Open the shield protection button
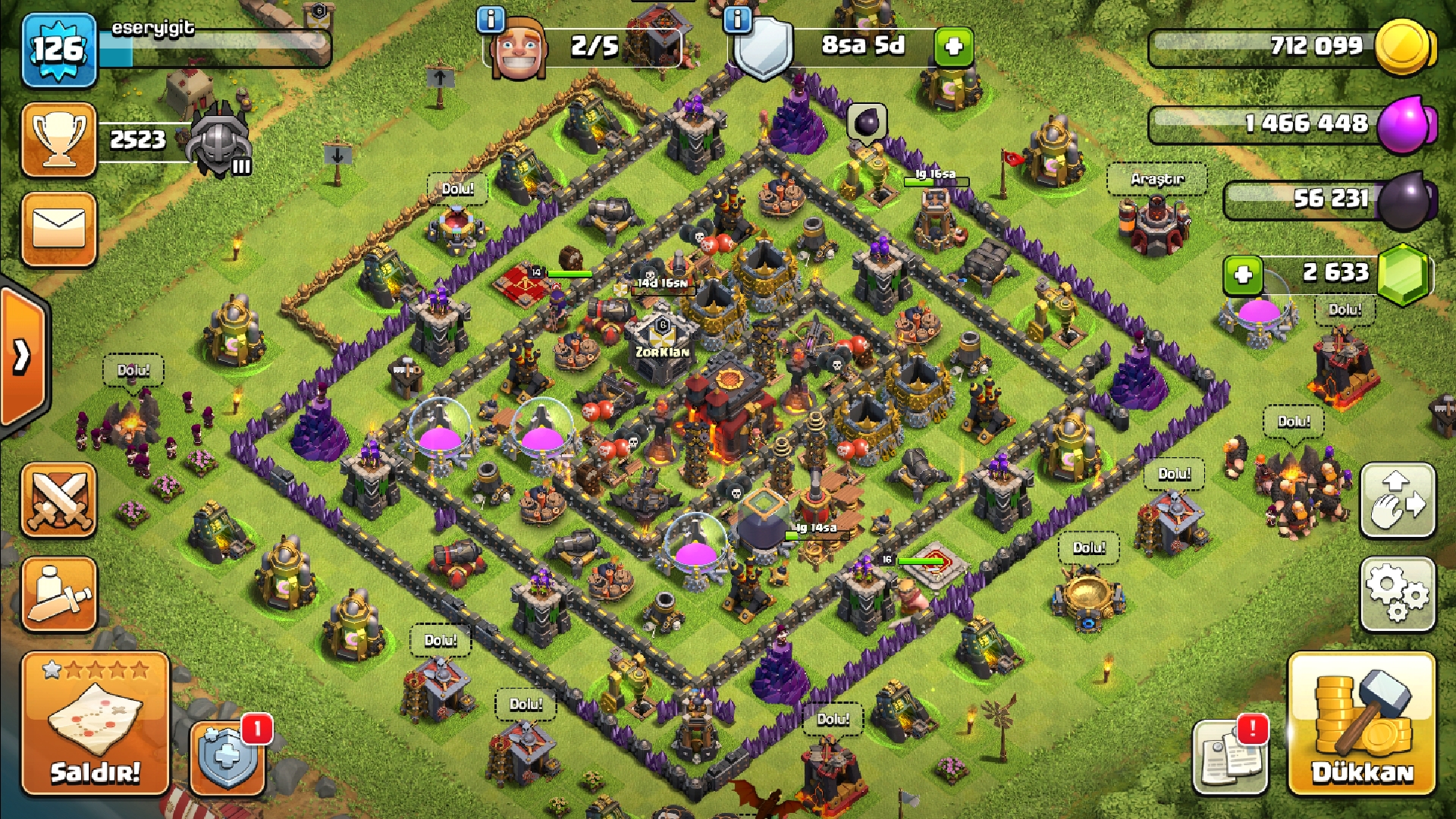Image resolution: width=1456 pixels, height=819 pixels. click(x=227, y=757)
